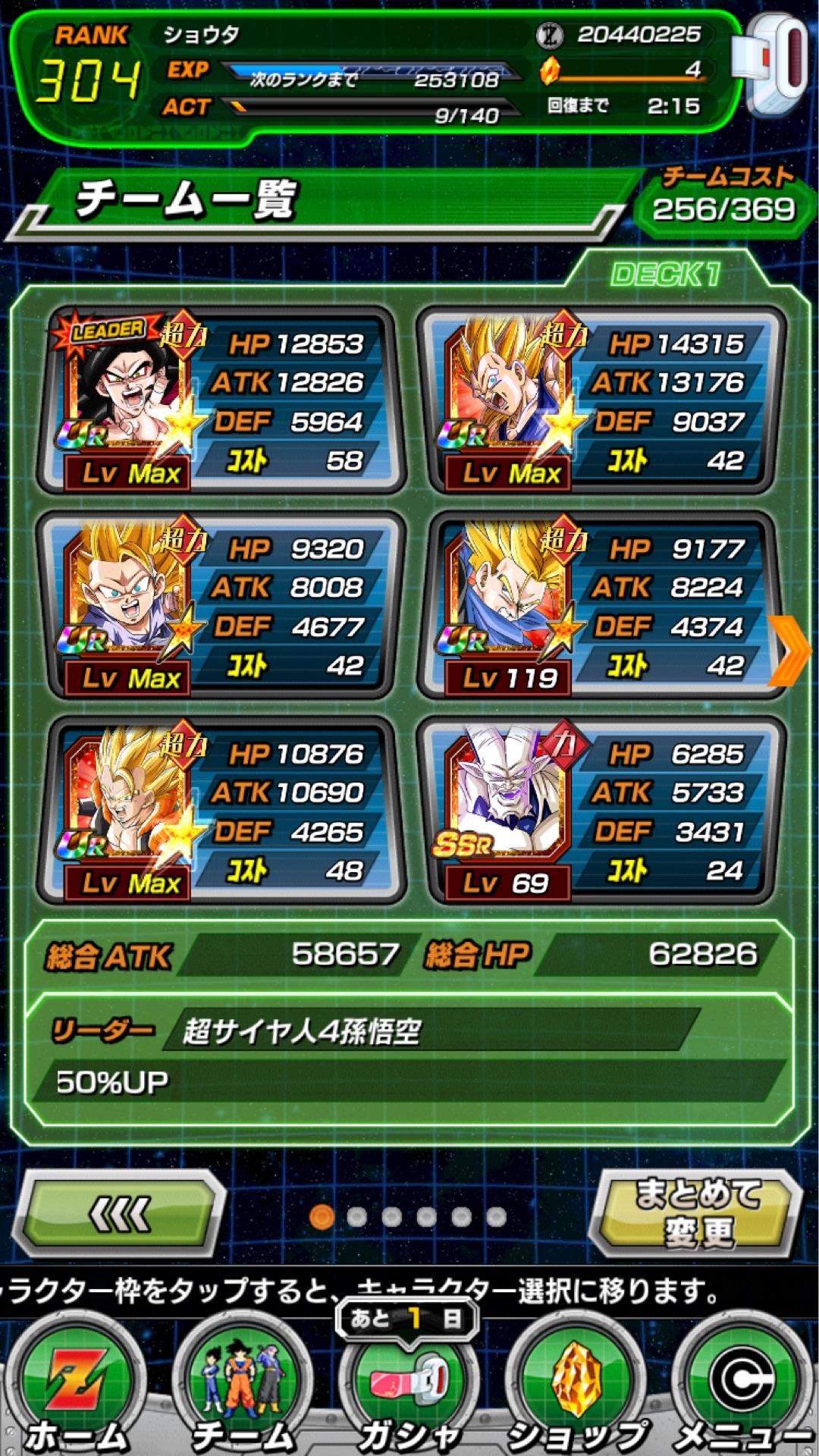Jump to the last deck page dot

pyautogui.click(x=497, y=1217)
